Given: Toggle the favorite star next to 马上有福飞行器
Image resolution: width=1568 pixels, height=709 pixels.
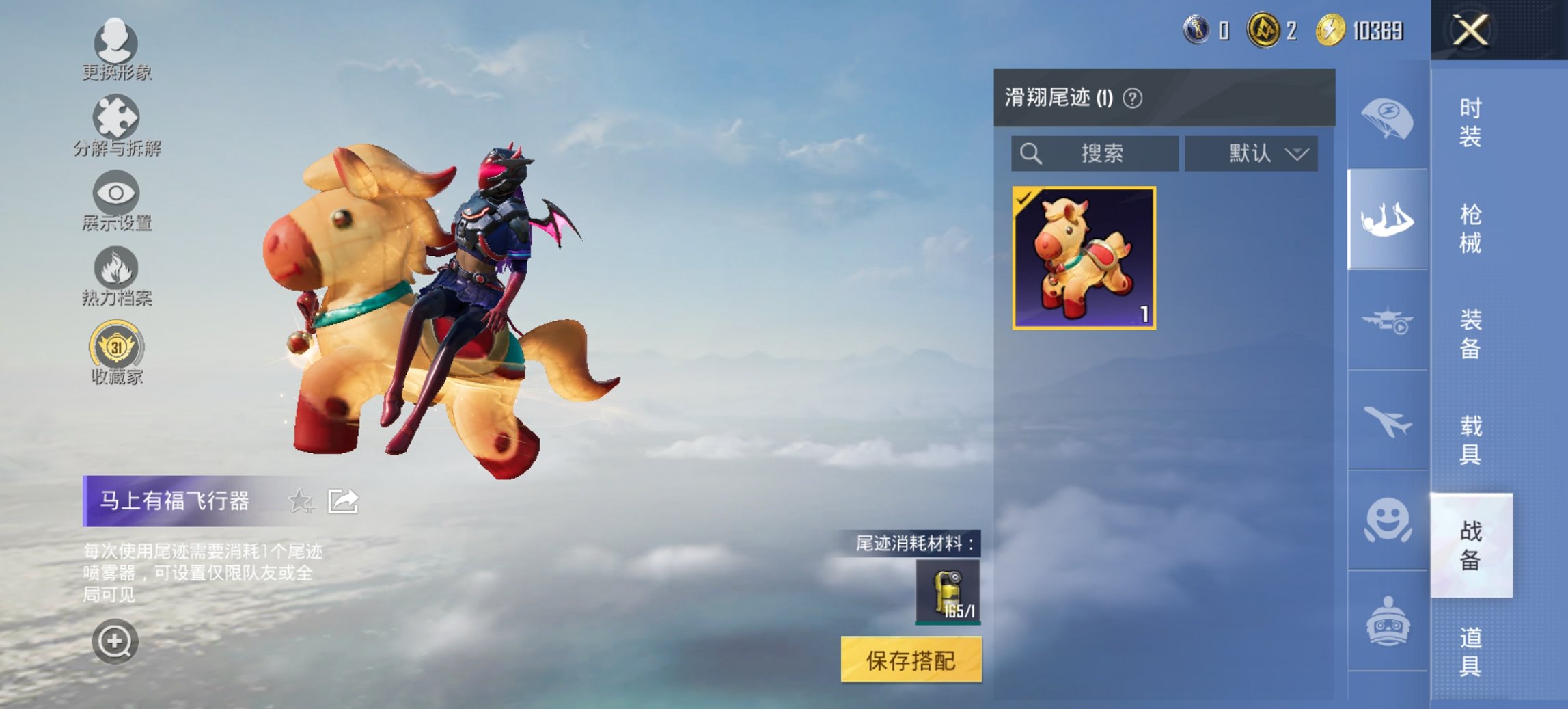Looking at the screenshot, I should [301, 500].
